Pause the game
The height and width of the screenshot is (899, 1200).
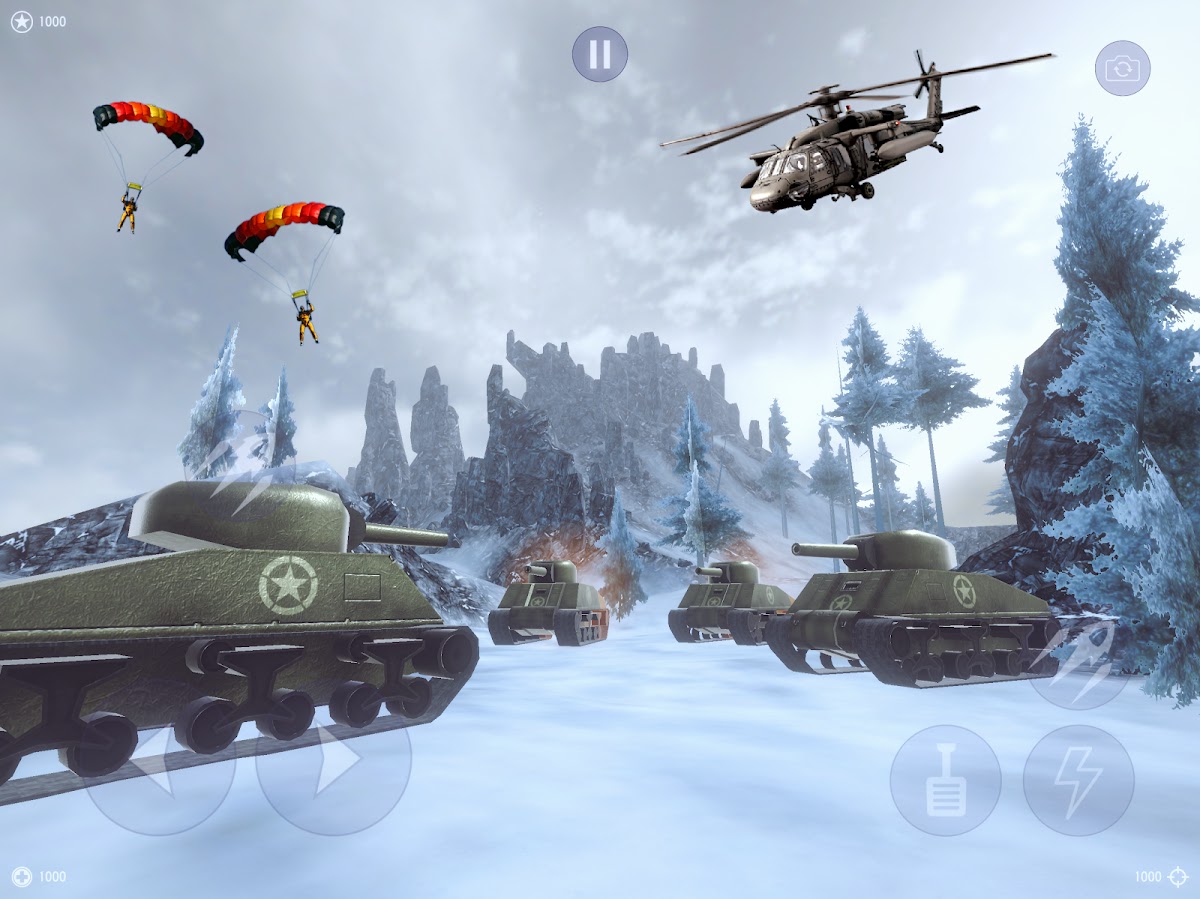pyautogui.click(x=600, y=54)
